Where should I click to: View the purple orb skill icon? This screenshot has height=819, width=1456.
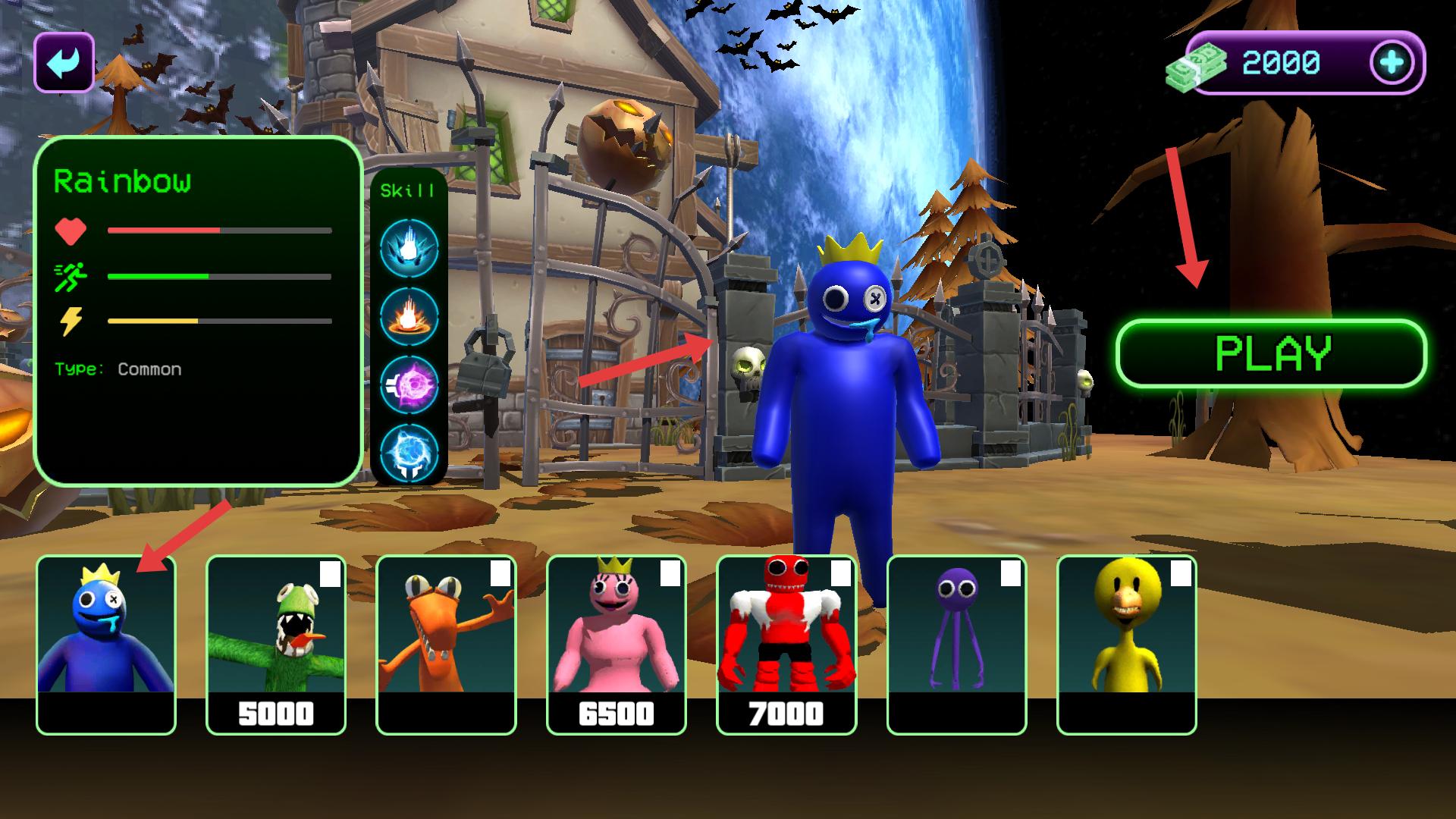coord(409,384)
